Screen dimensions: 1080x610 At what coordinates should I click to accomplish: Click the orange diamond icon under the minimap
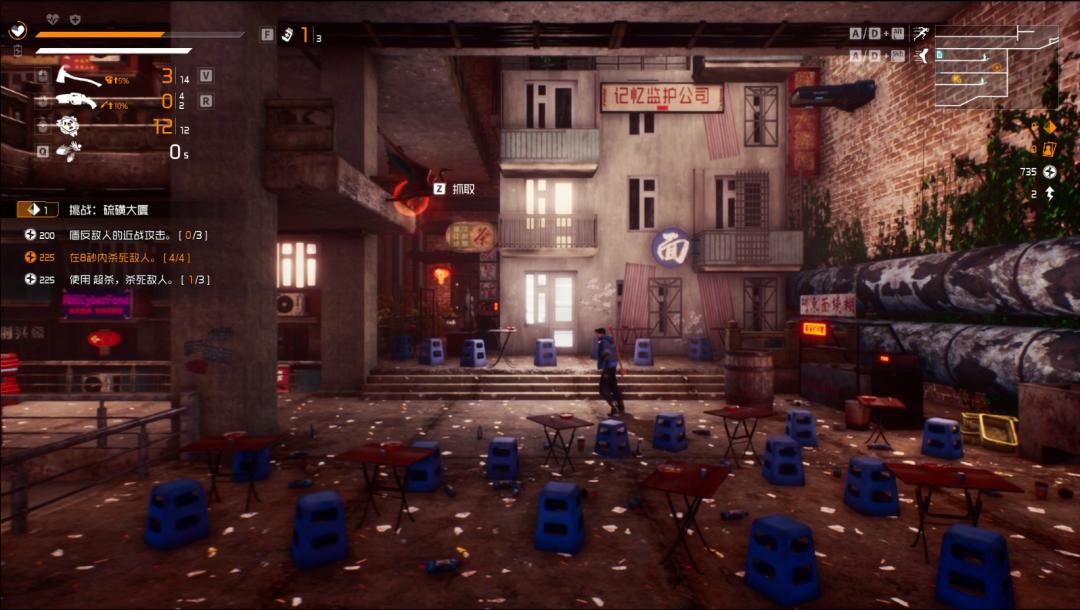[1049, 127]
